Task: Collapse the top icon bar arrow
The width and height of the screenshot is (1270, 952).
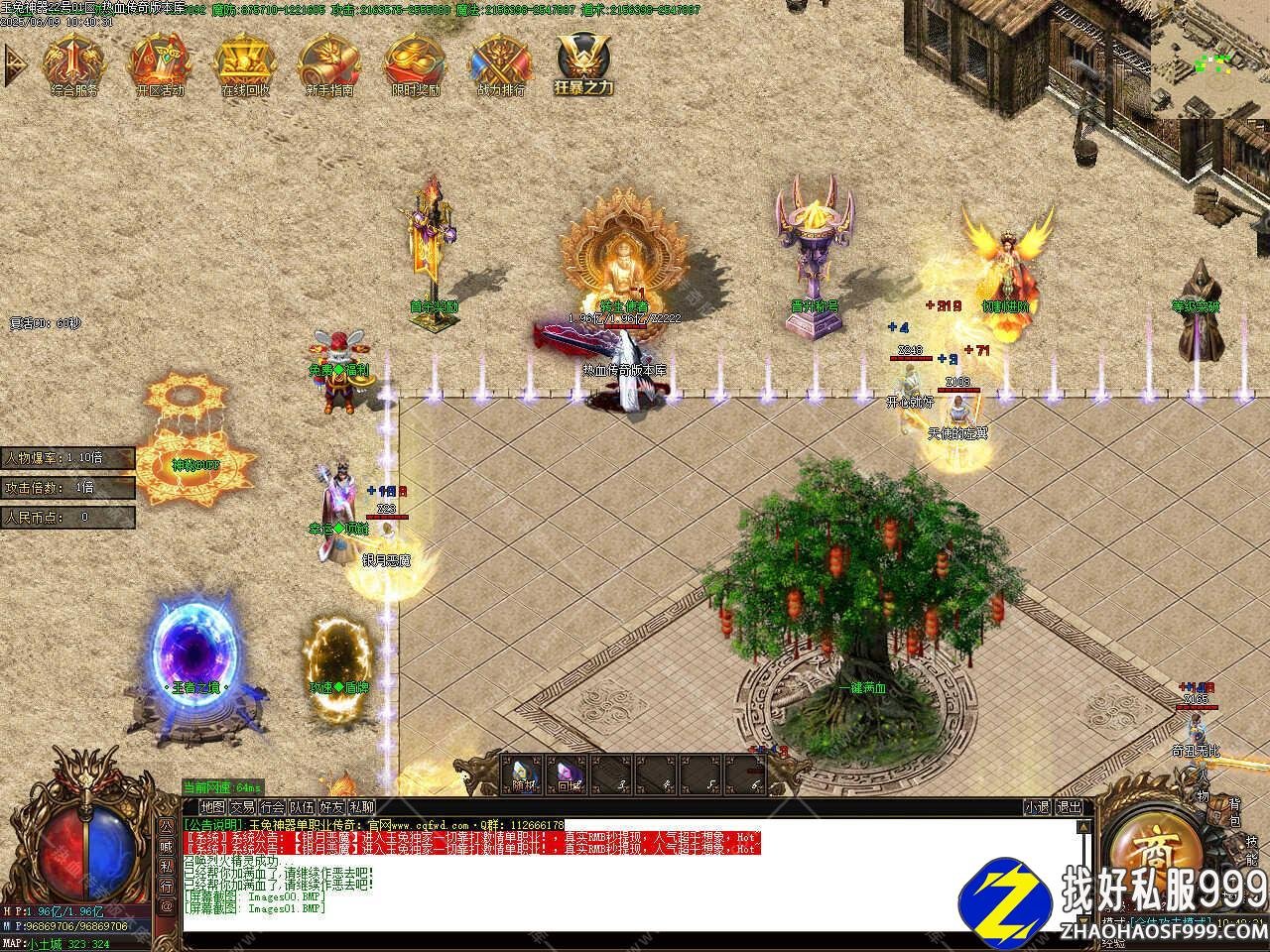Action: pos(14,65)
